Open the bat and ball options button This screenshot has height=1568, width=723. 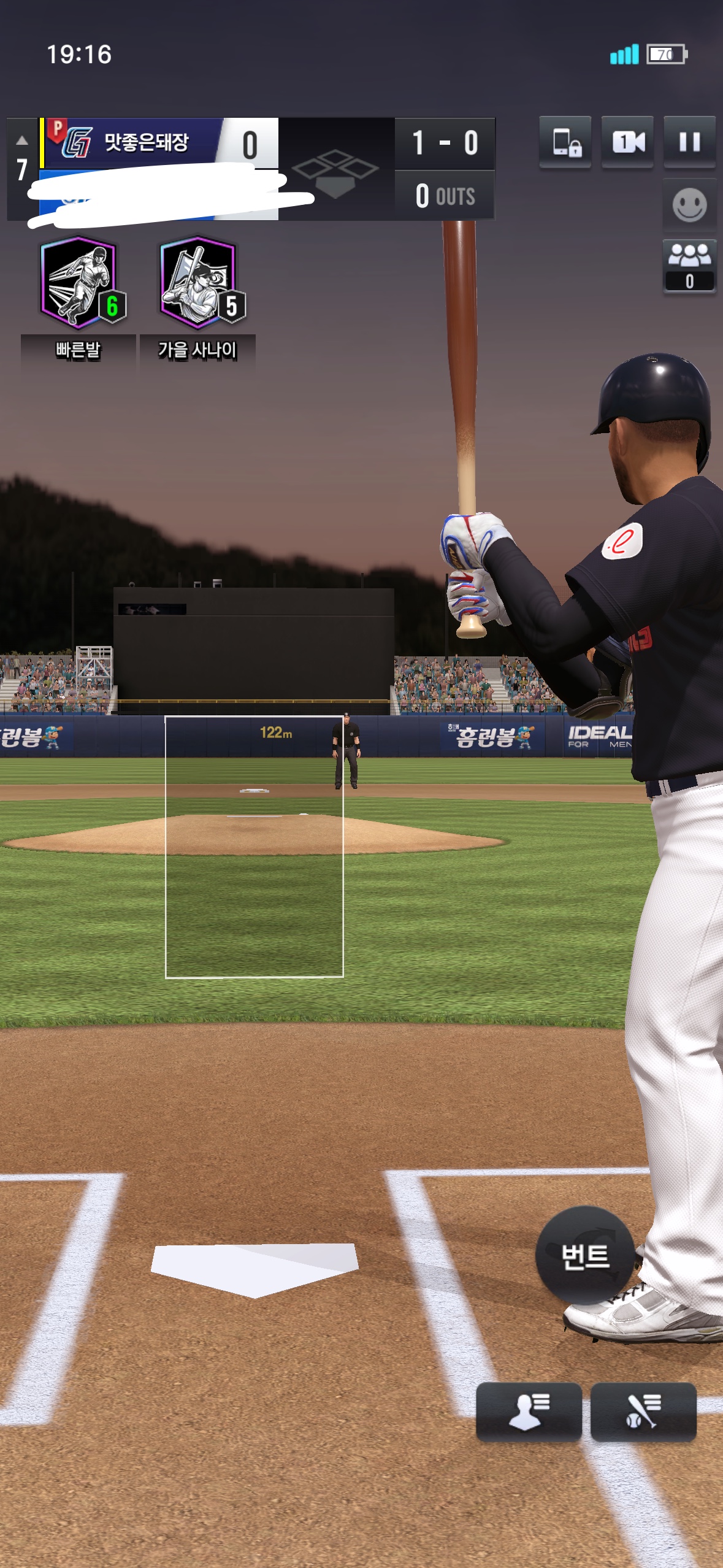(x=643, y=1410)
